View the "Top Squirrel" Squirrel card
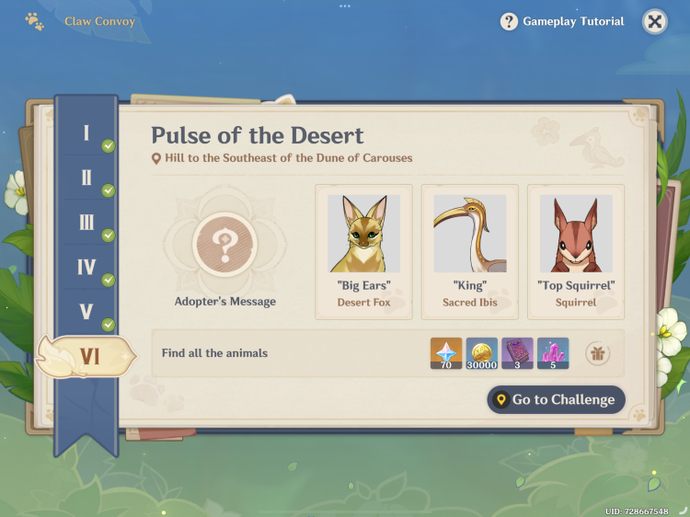 click(576, 251)
